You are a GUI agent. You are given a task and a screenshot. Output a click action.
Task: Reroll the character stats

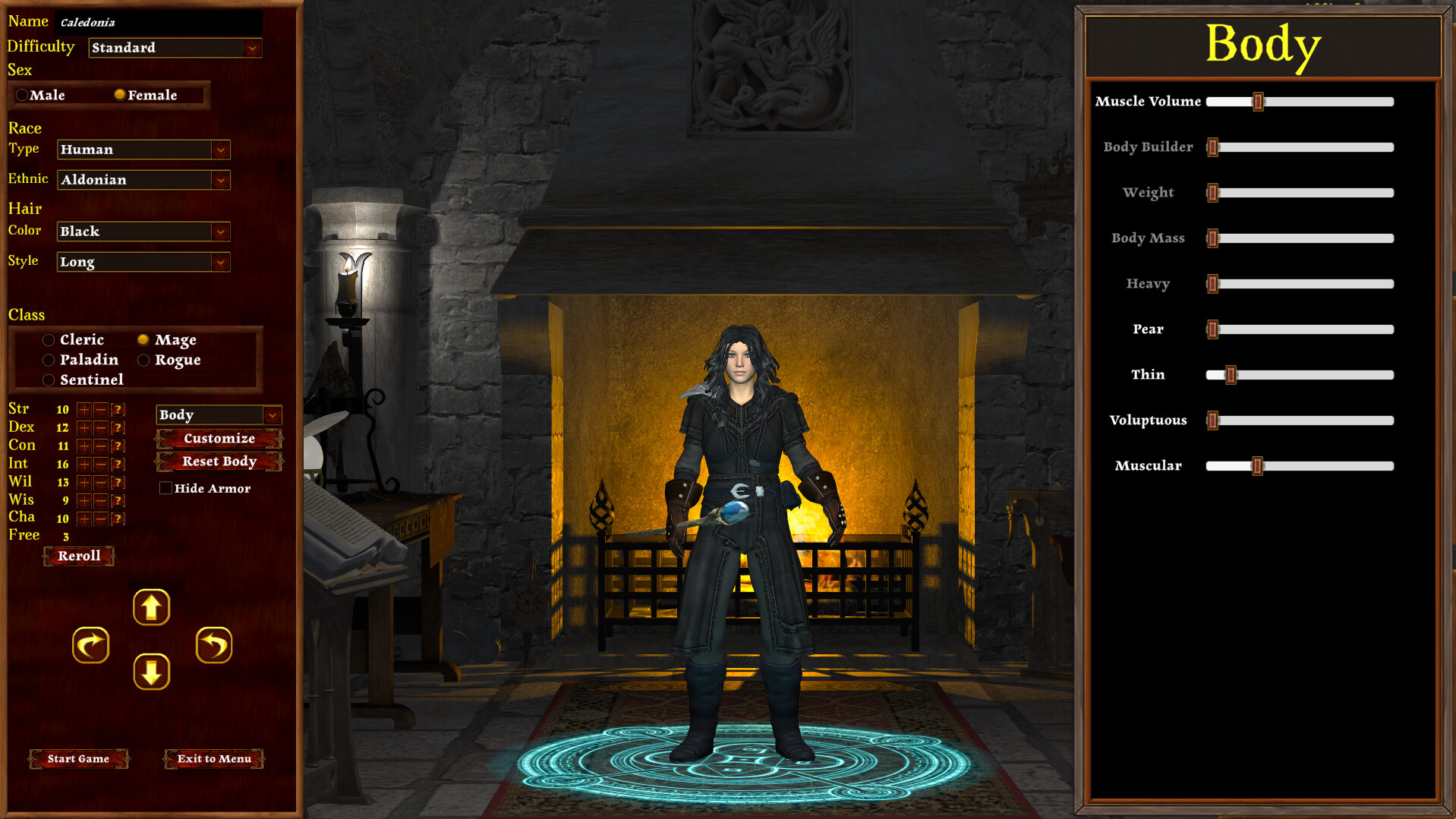click(79, 556)
